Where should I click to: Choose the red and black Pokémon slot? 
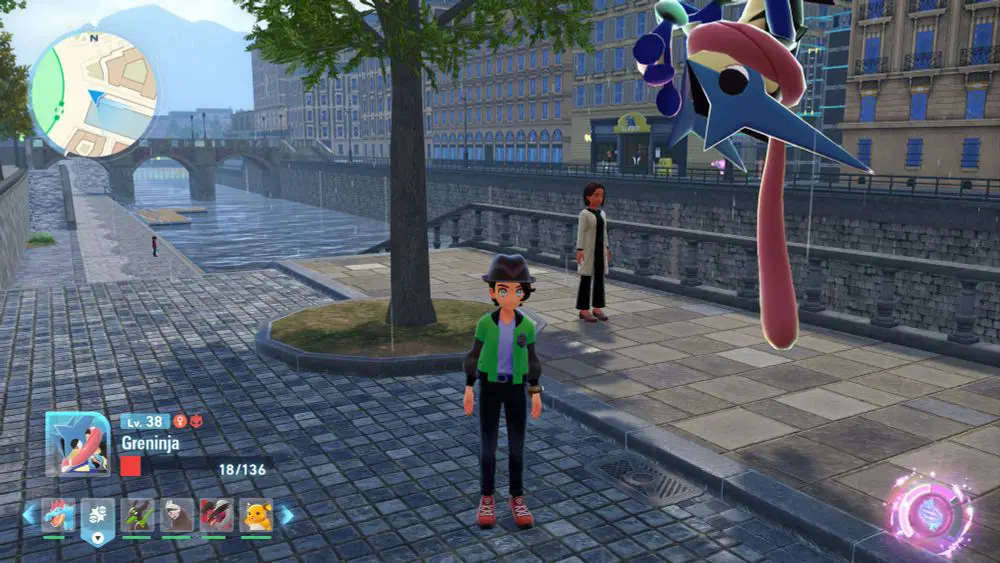(216, 515)
